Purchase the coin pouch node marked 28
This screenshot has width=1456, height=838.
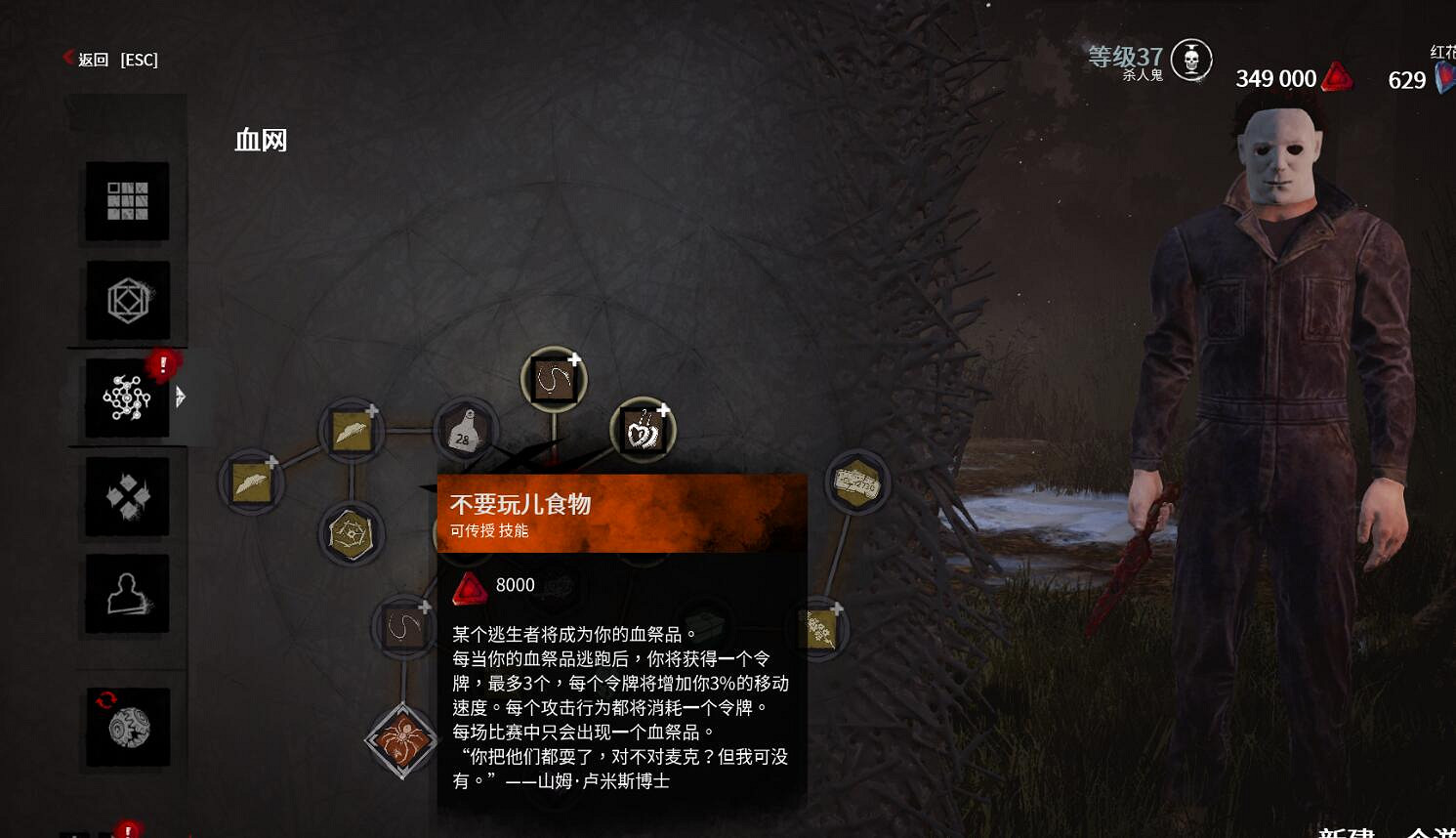466,431
